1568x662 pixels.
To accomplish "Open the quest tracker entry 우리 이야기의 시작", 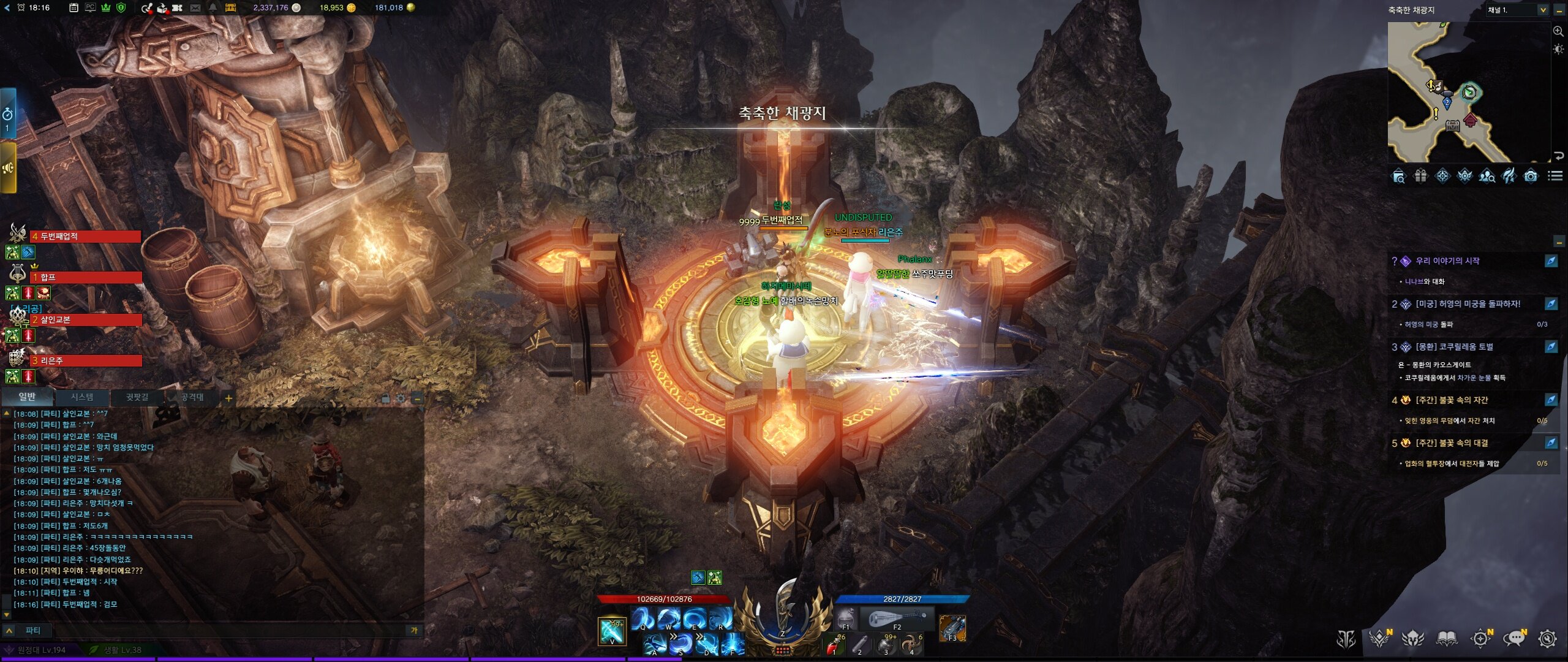I will click(x=1447, y=261).
